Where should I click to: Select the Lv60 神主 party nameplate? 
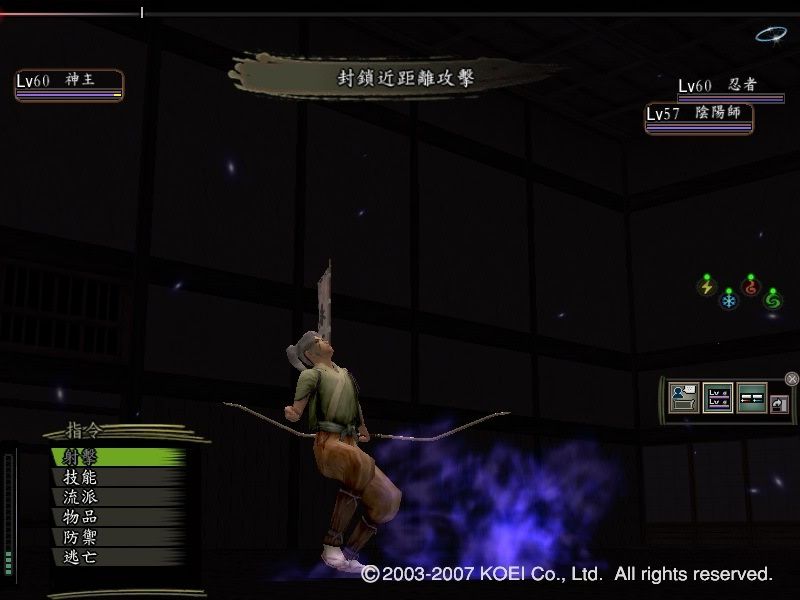(x=69, y=83)
